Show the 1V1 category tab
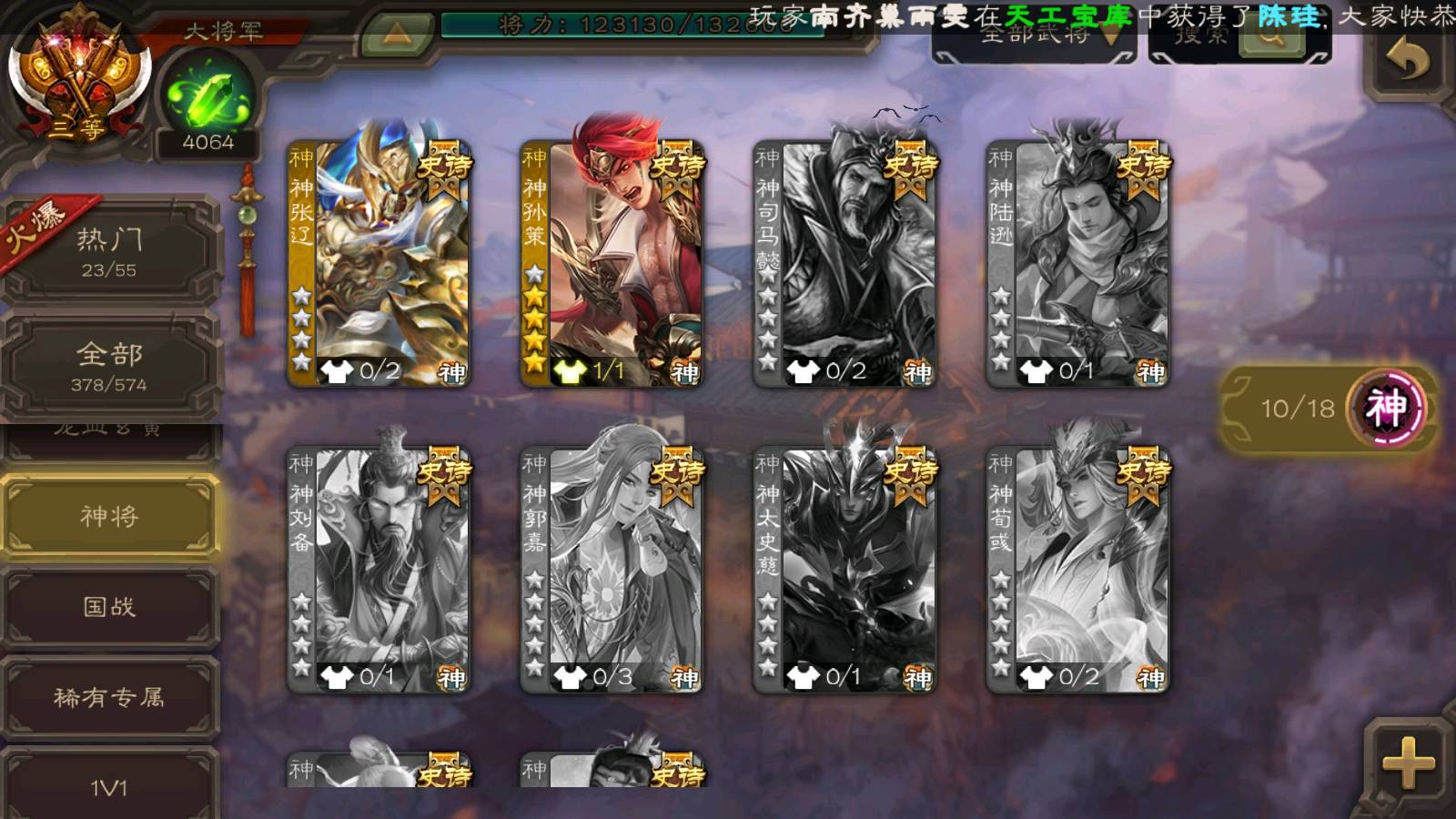1456x819 pixels. point(109,786)
